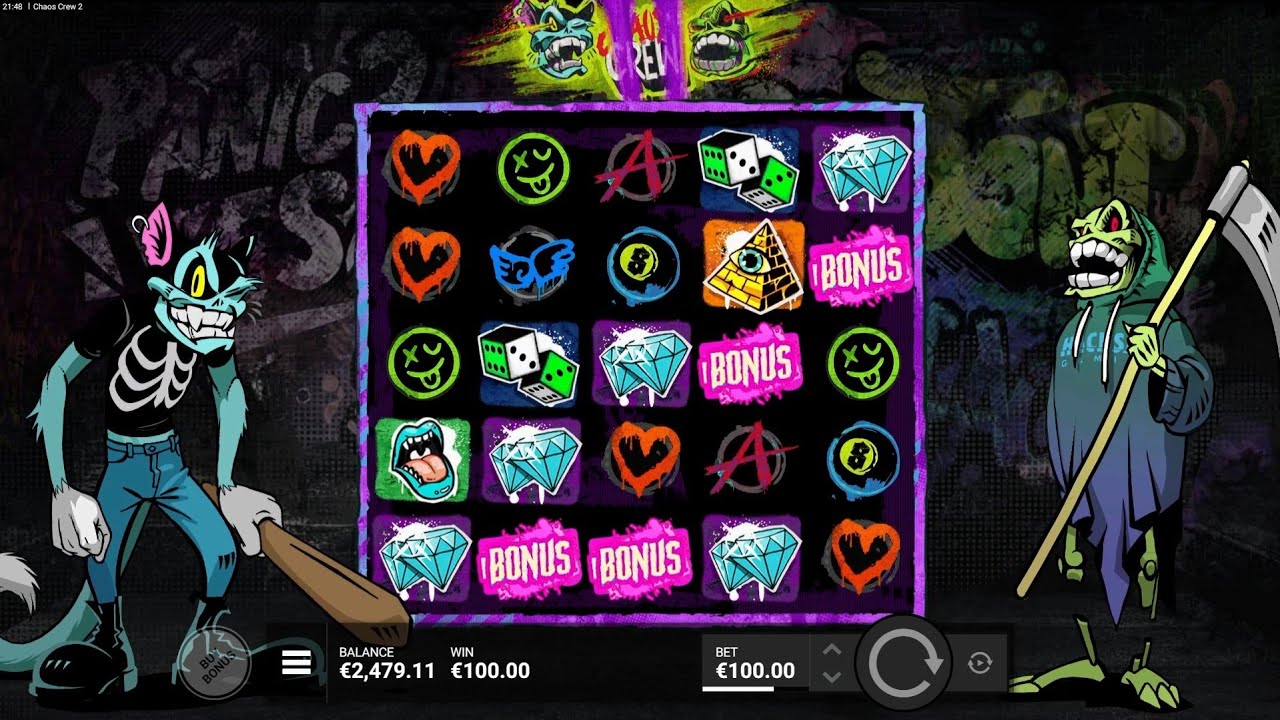This screenshot has width=1280, height=720.
Task: Click the green lips symbol on the leftmost reel
Action: pos(425,460)
